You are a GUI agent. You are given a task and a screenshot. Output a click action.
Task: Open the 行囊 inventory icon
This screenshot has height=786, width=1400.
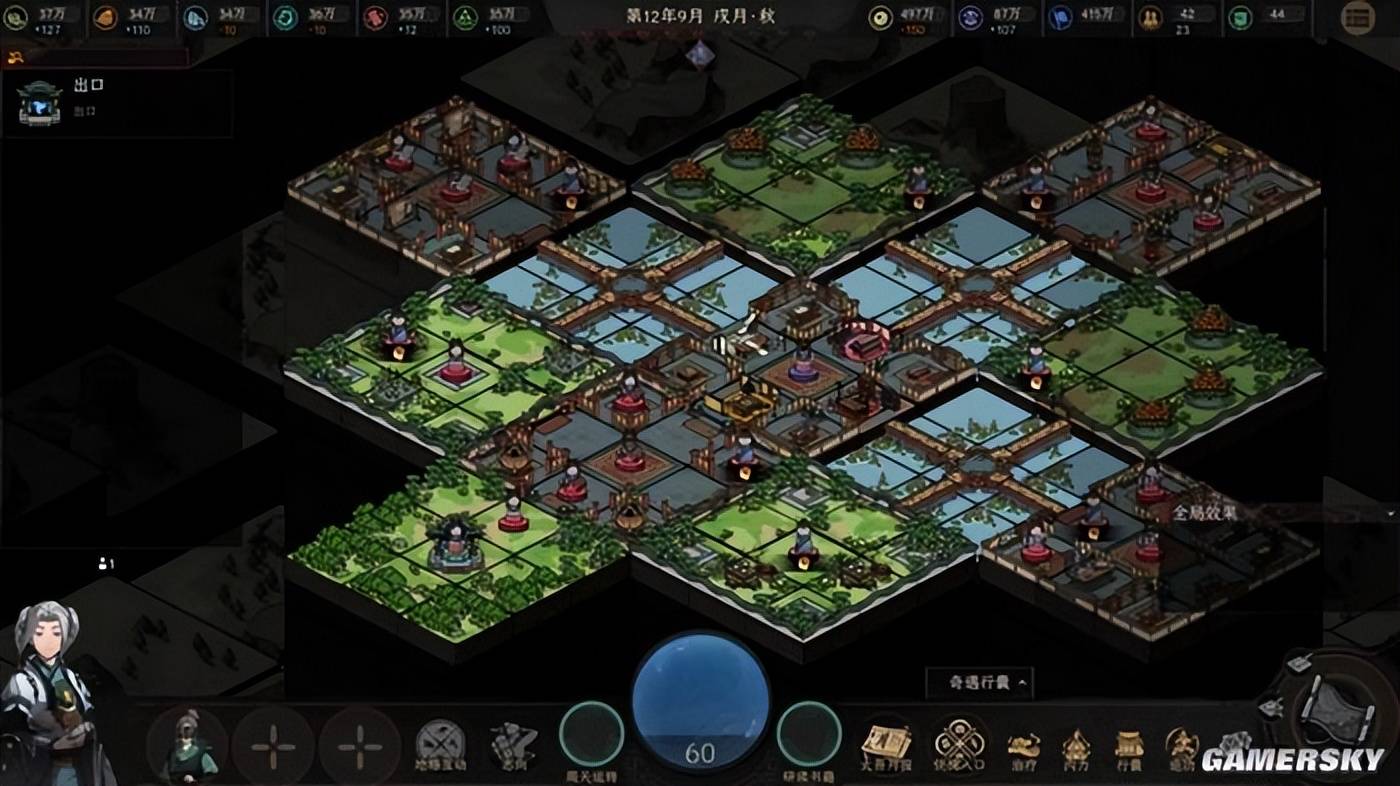(1129, 746)
